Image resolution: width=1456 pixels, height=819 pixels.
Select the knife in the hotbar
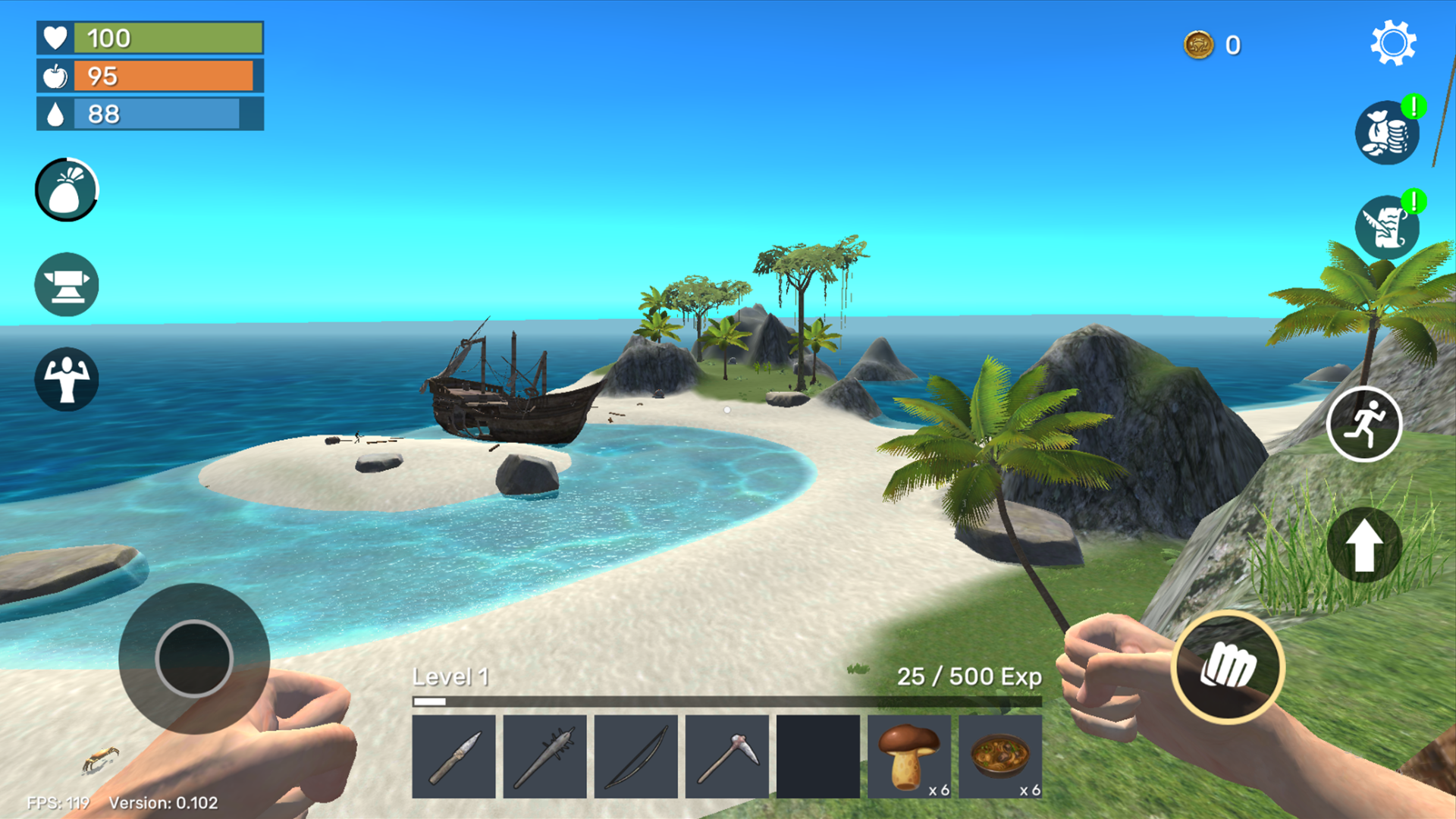pos(455,757)
